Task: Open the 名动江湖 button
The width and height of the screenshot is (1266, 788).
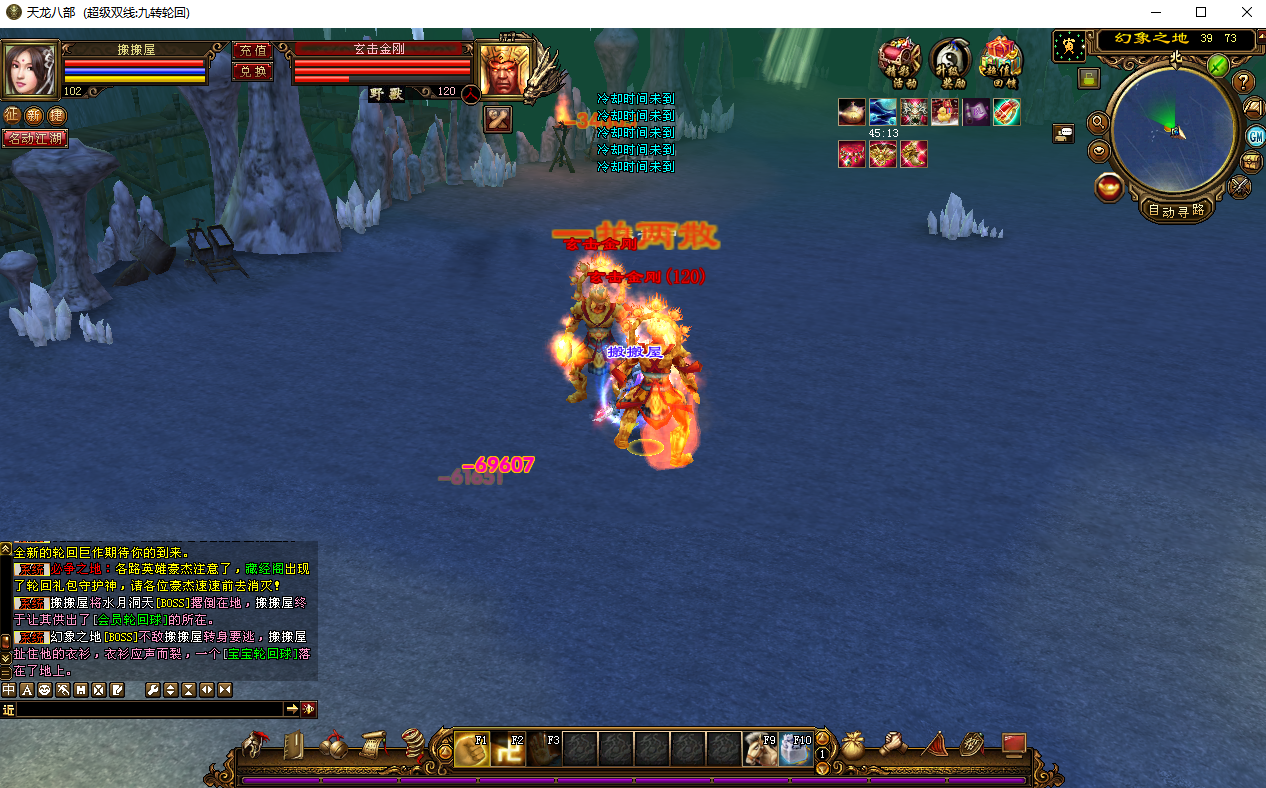Action: click(x=35, y=138)
